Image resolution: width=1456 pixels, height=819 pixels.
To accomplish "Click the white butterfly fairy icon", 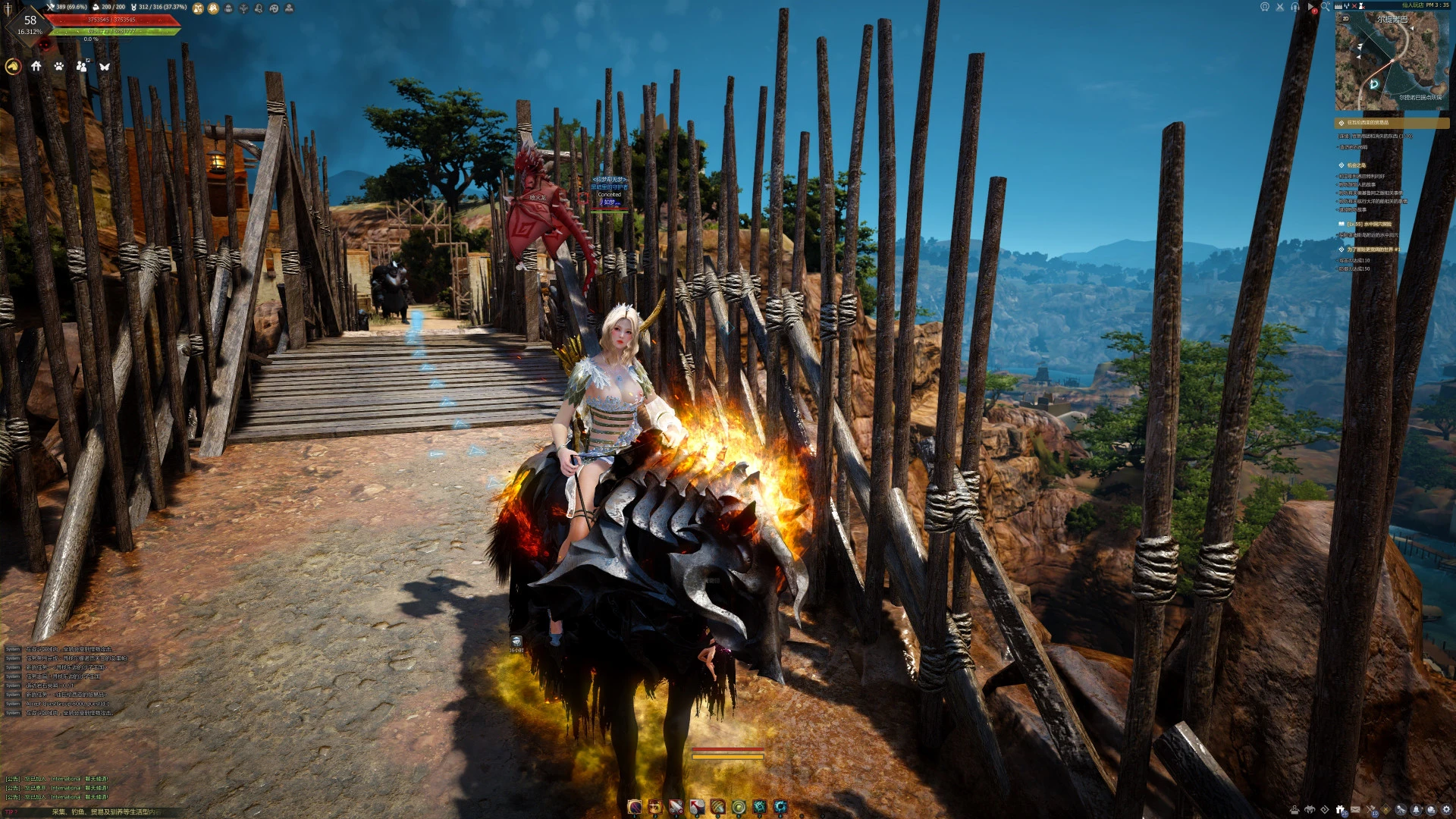I will tap(105, 67).
